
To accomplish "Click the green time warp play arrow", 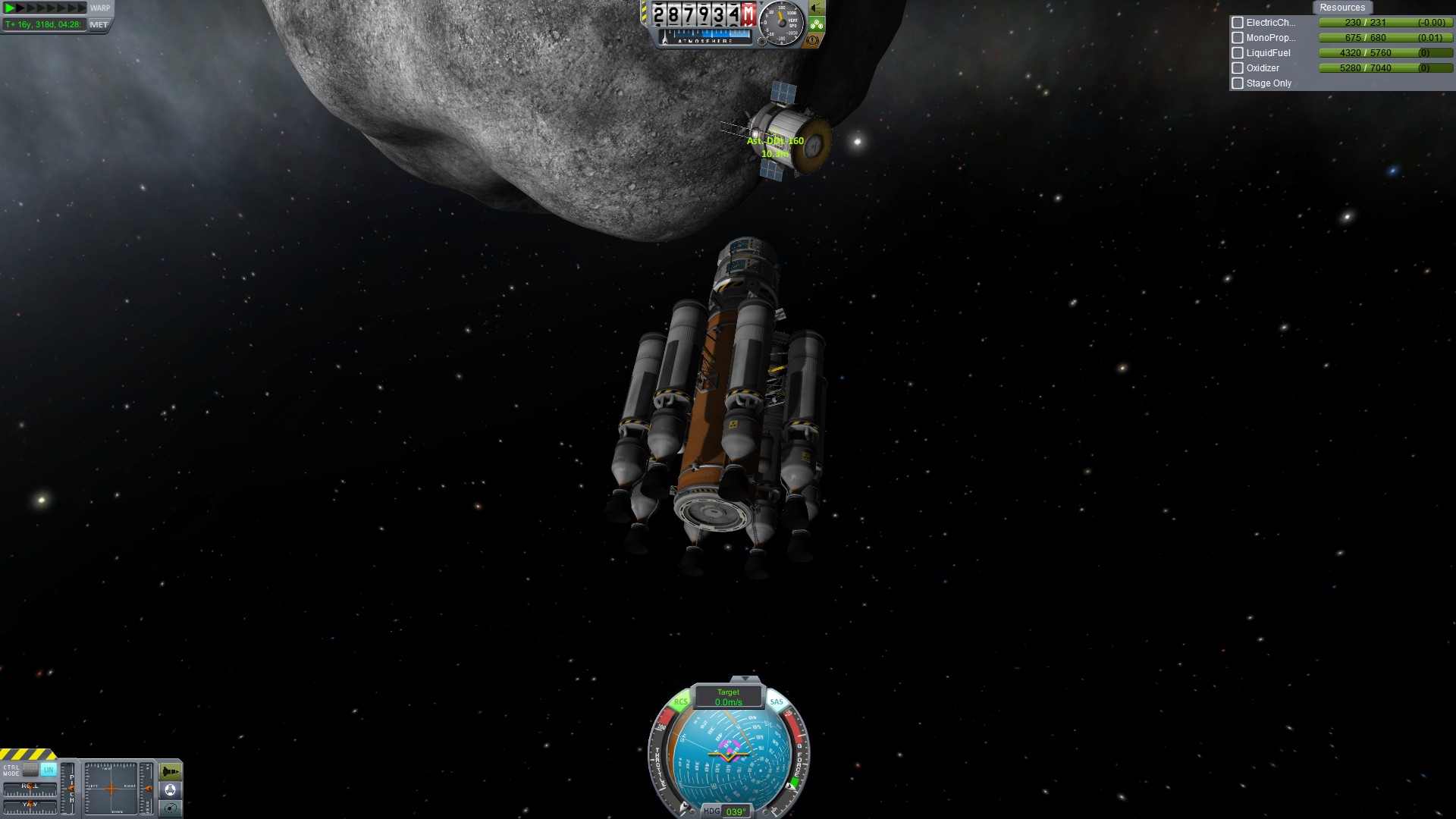I will coord(11,8).
